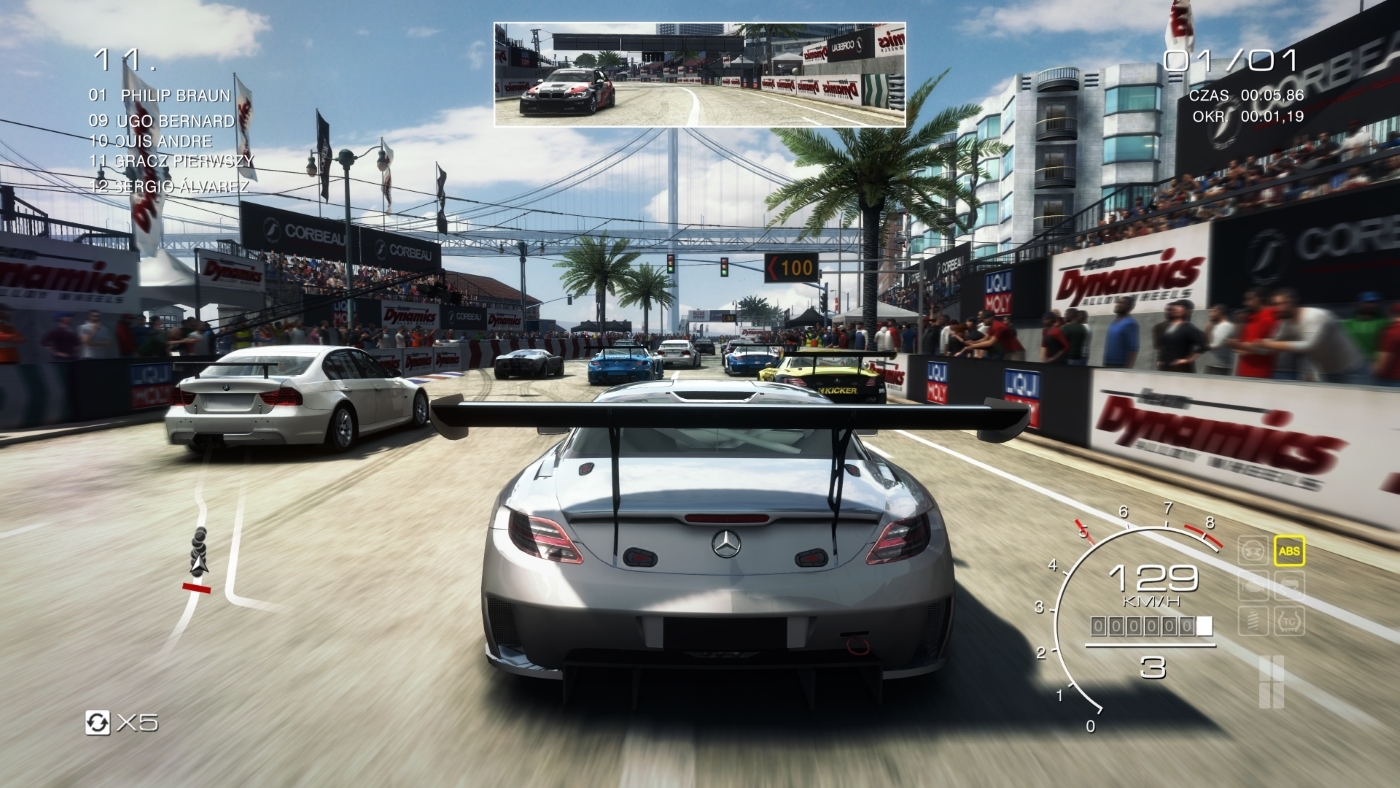Click the yellow ABS indicator icon
1400x788 pixels.
pyautogui.click(x=1289, y=550)
